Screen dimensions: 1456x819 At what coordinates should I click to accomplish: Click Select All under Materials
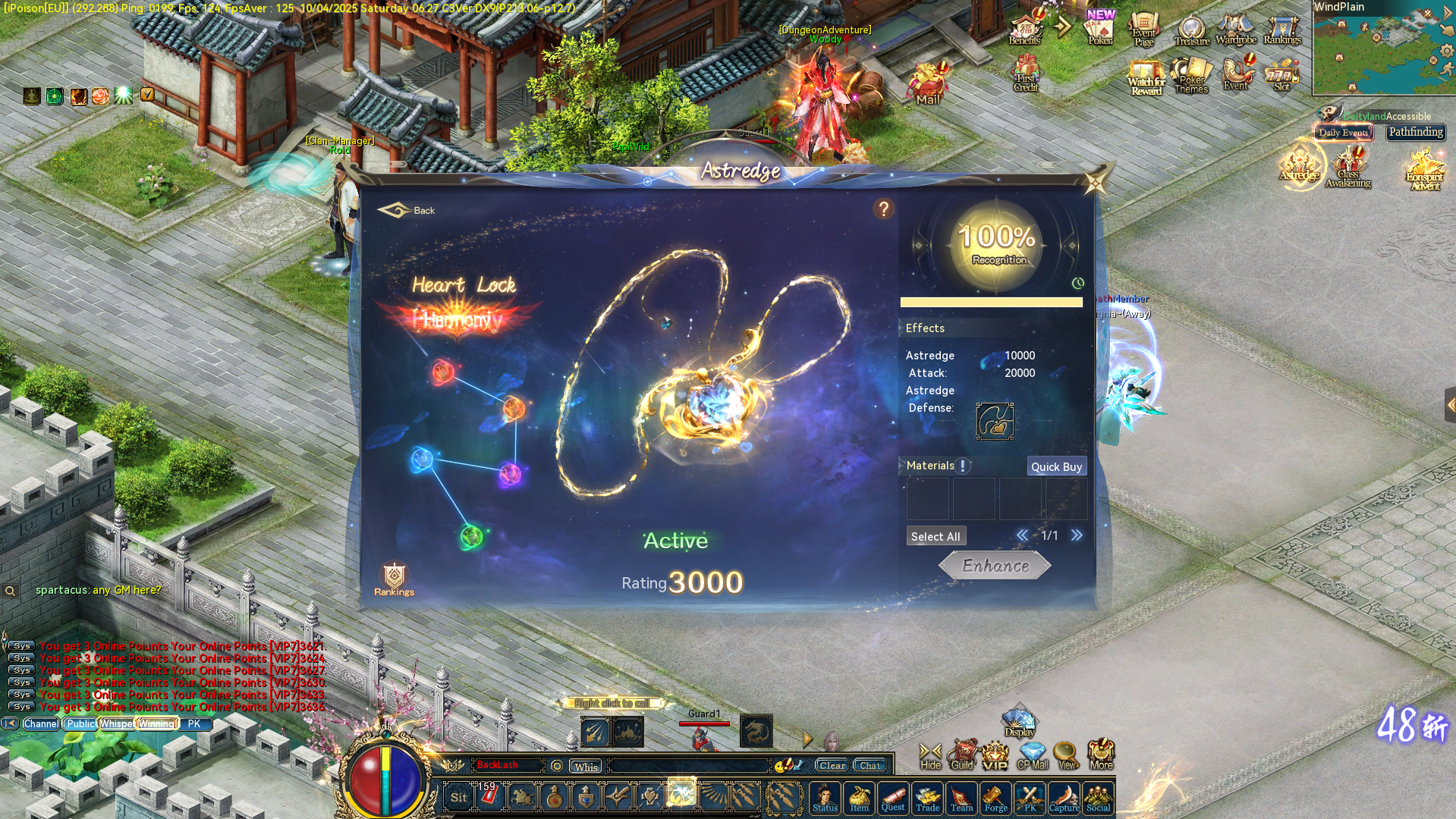(936, 535)
